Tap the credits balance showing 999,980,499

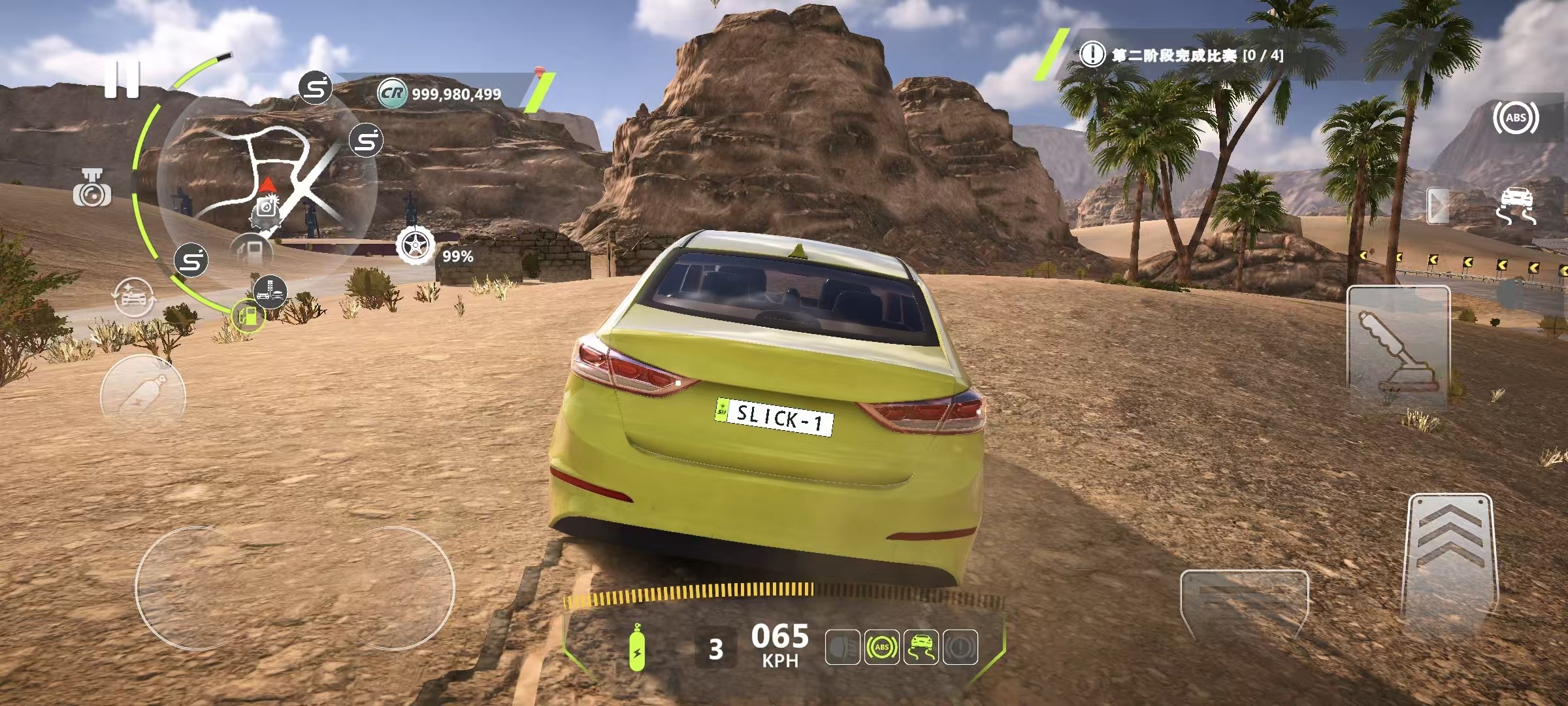click(x=455, y=94)
